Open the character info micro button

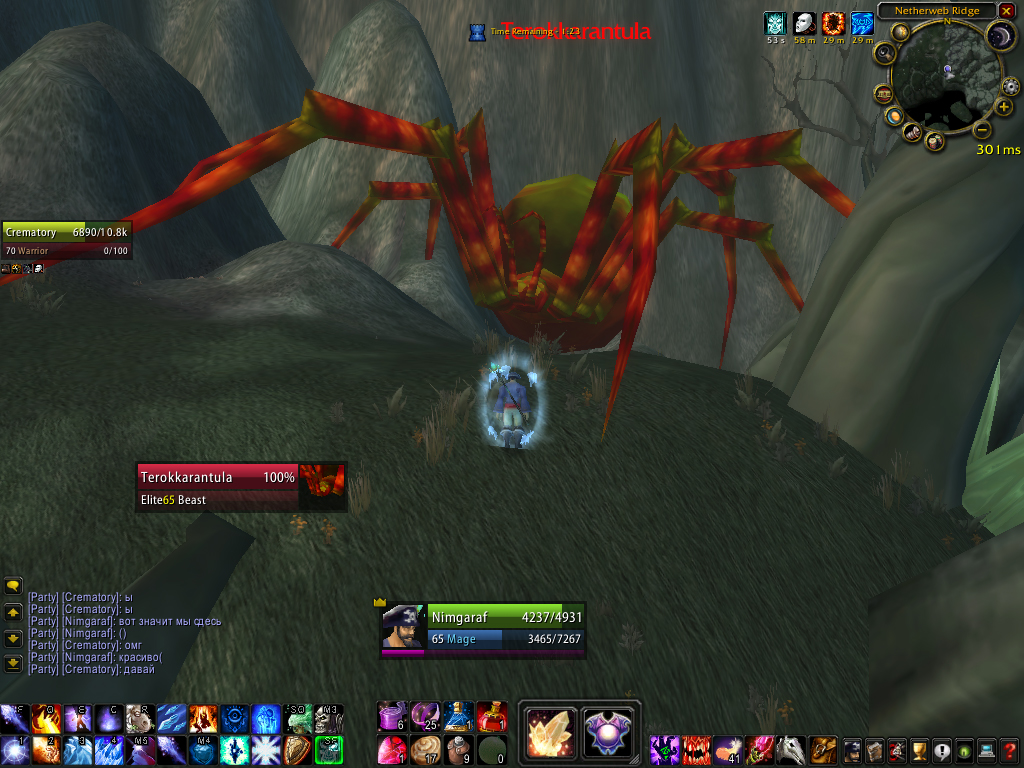point(851,749)
